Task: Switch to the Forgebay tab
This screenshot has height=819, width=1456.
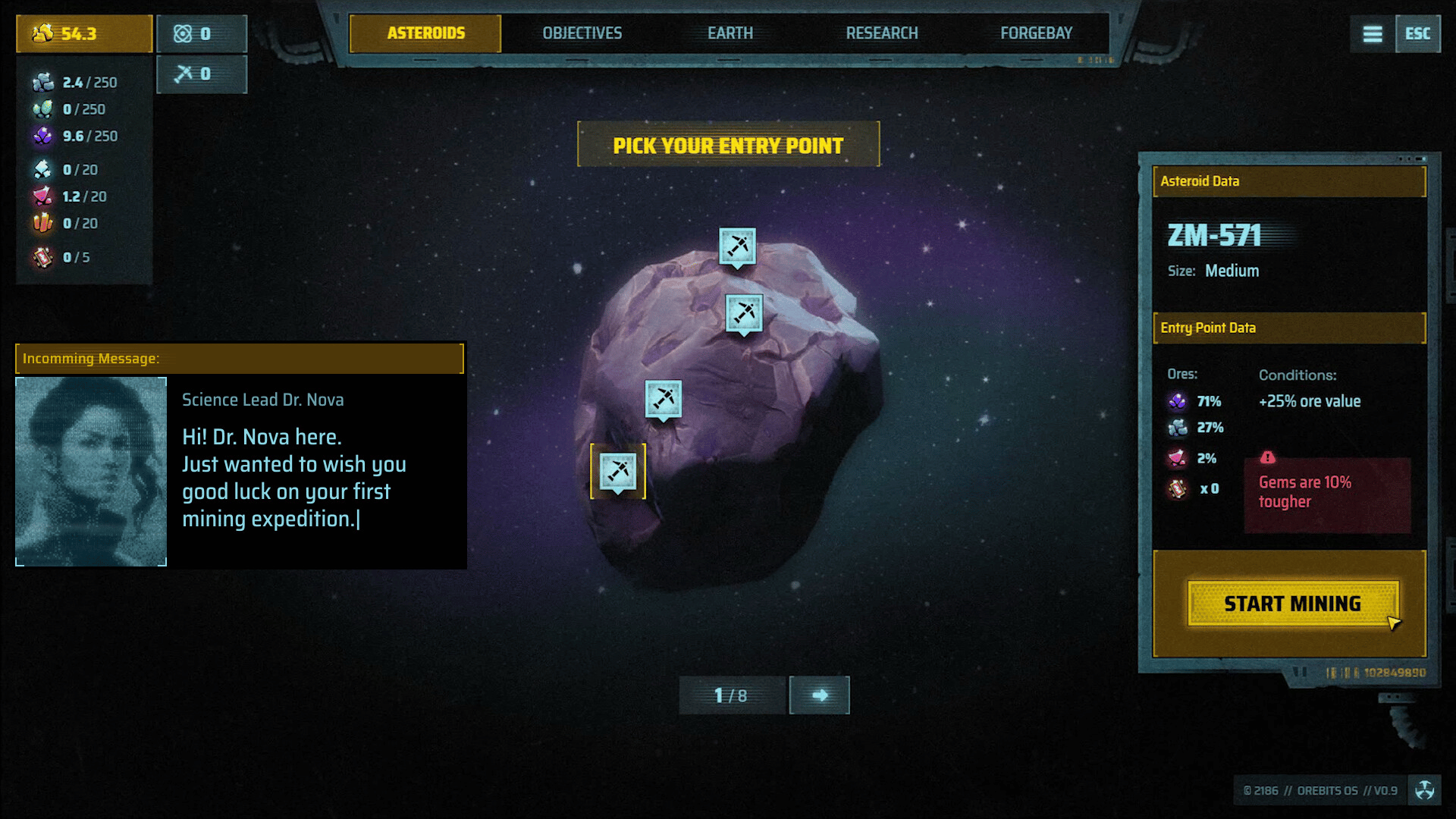Action: pos(1036,33)
